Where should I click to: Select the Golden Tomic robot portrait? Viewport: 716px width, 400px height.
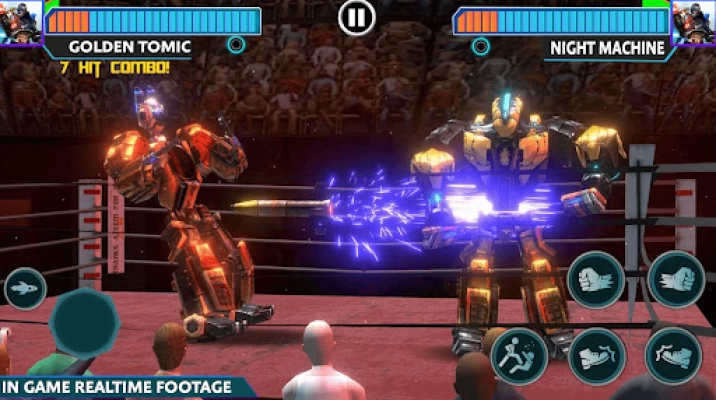click(x=20, y=22)
